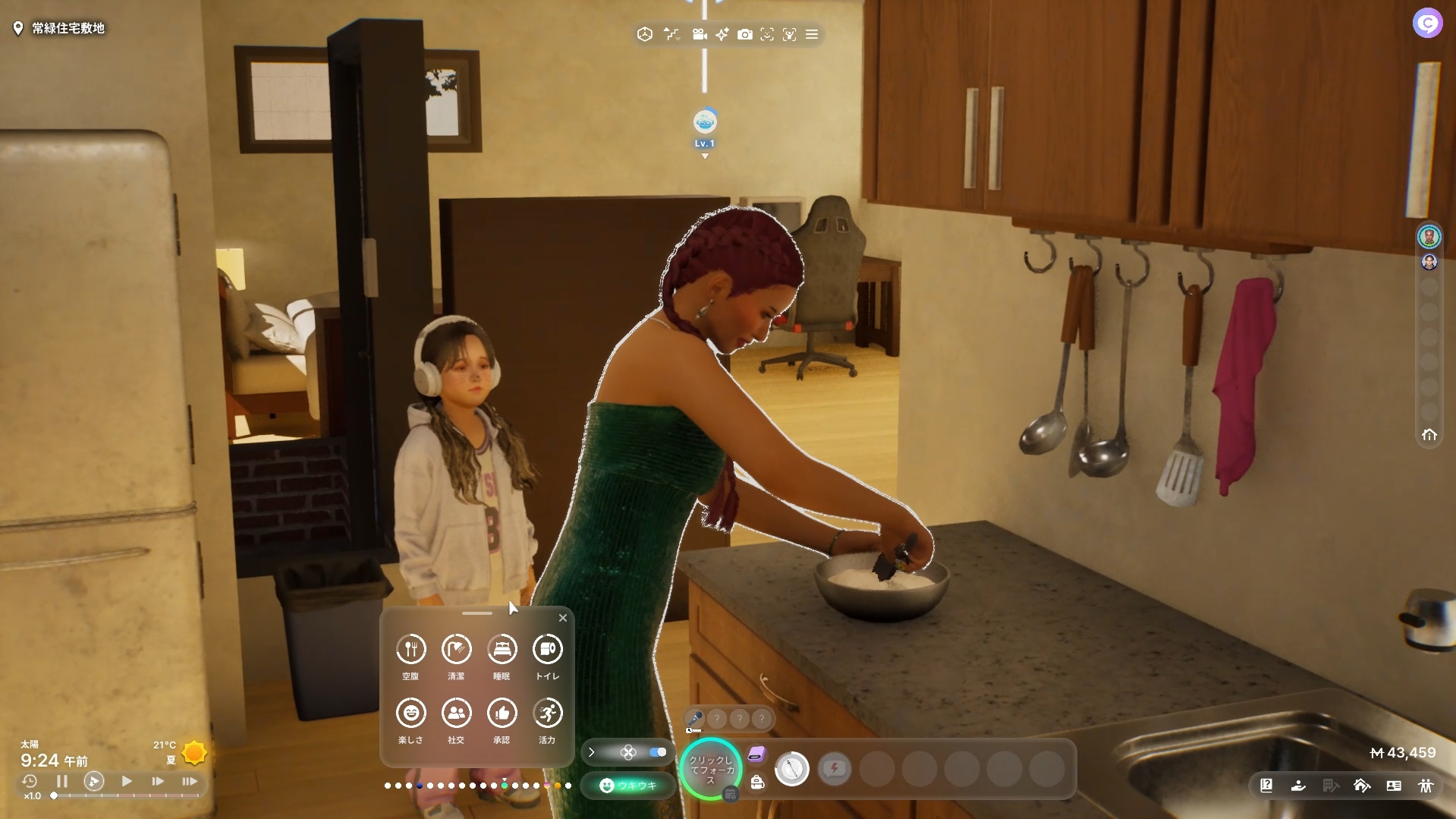
Task: Click the ウキウキ mood status button
Action: 628,786
